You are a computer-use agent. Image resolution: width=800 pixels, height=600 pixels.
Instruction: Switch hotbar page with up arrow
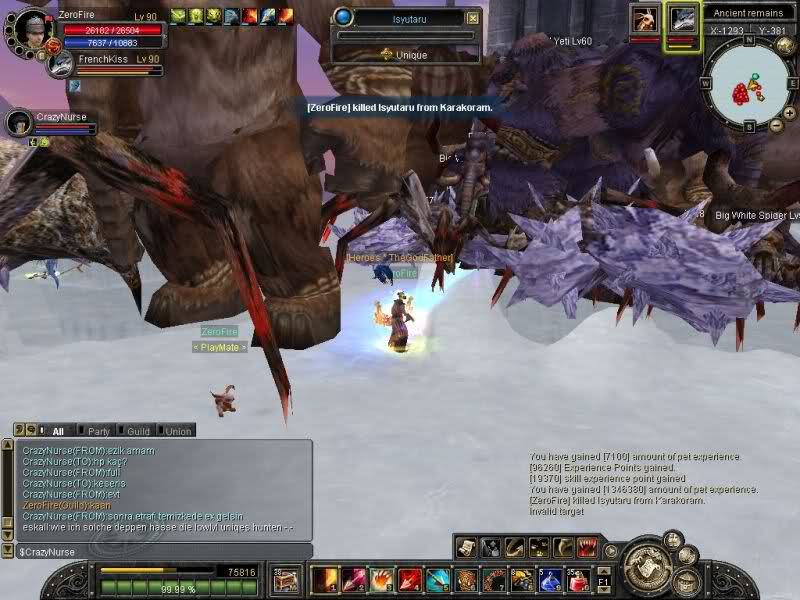click(x=603, y=569)
